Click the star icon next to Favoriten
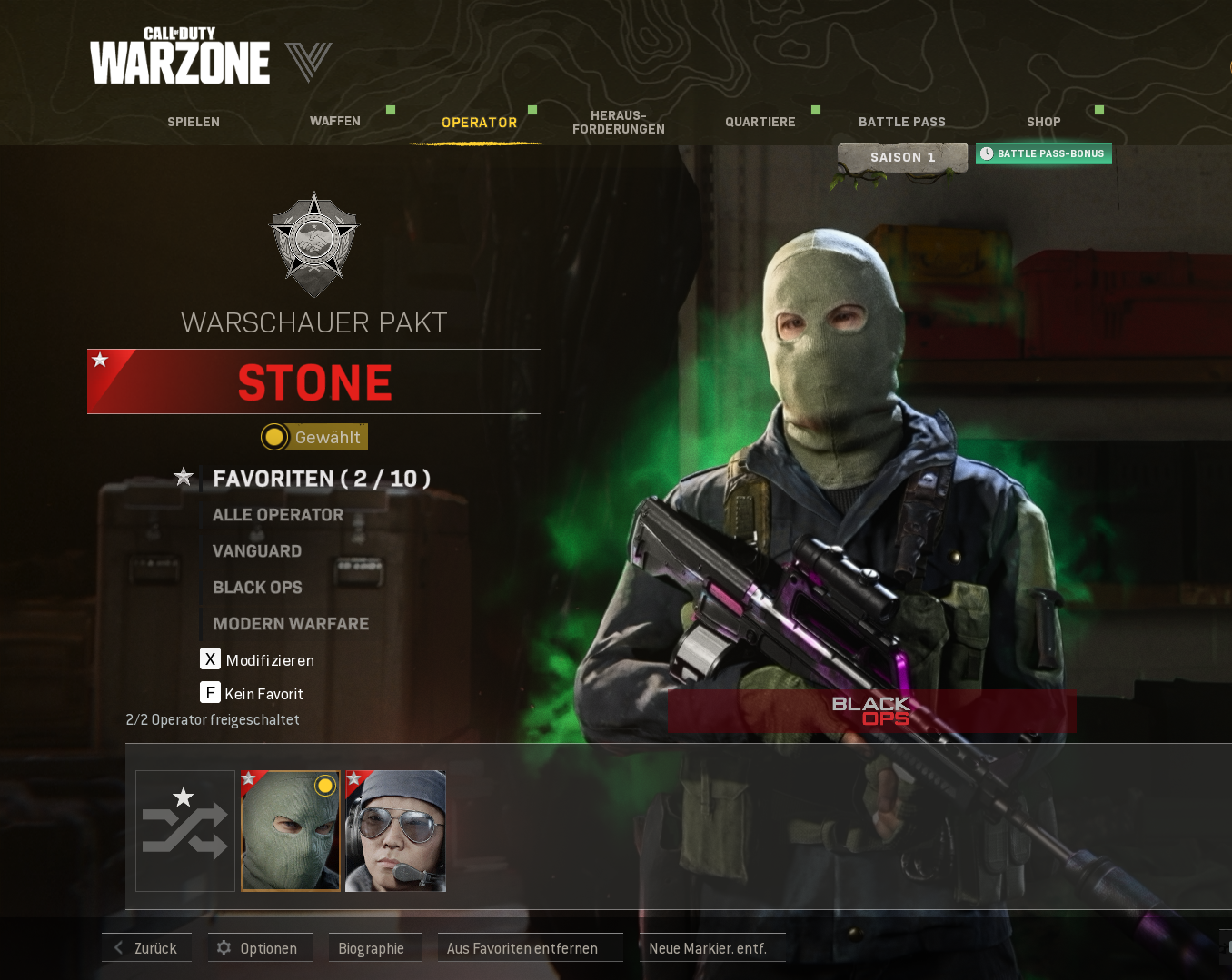 (183, 475)
